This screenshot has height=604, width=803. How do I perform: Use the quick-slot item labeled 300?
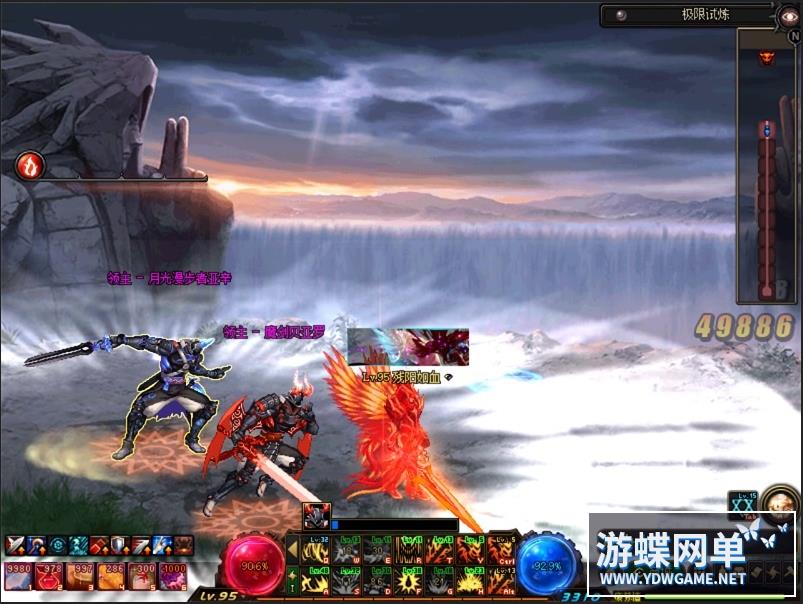point(143,576)
